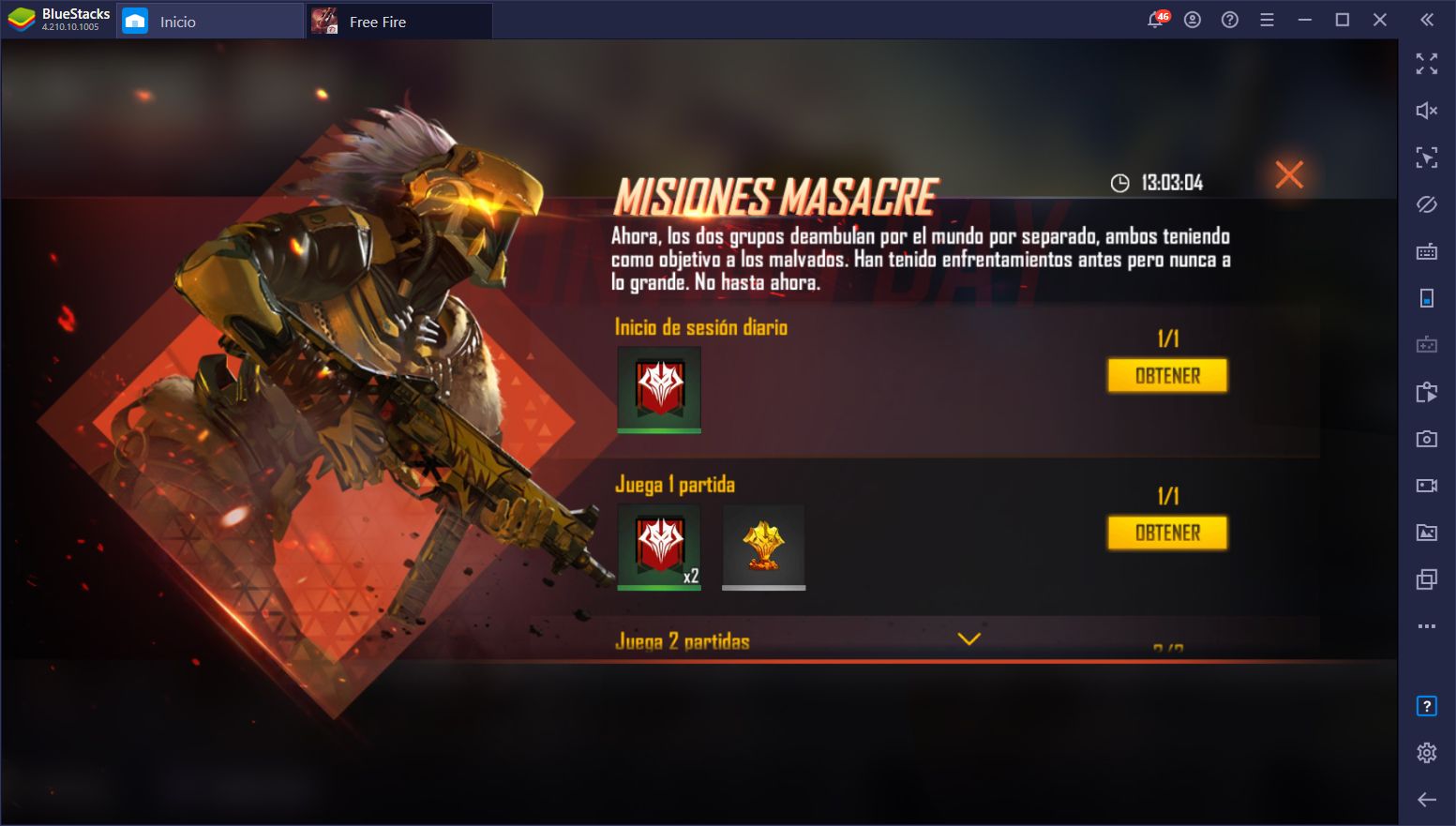Close the Misiones Masacre panel
The height and width of the screenshot is (826, 1456).
[1289, 174]
